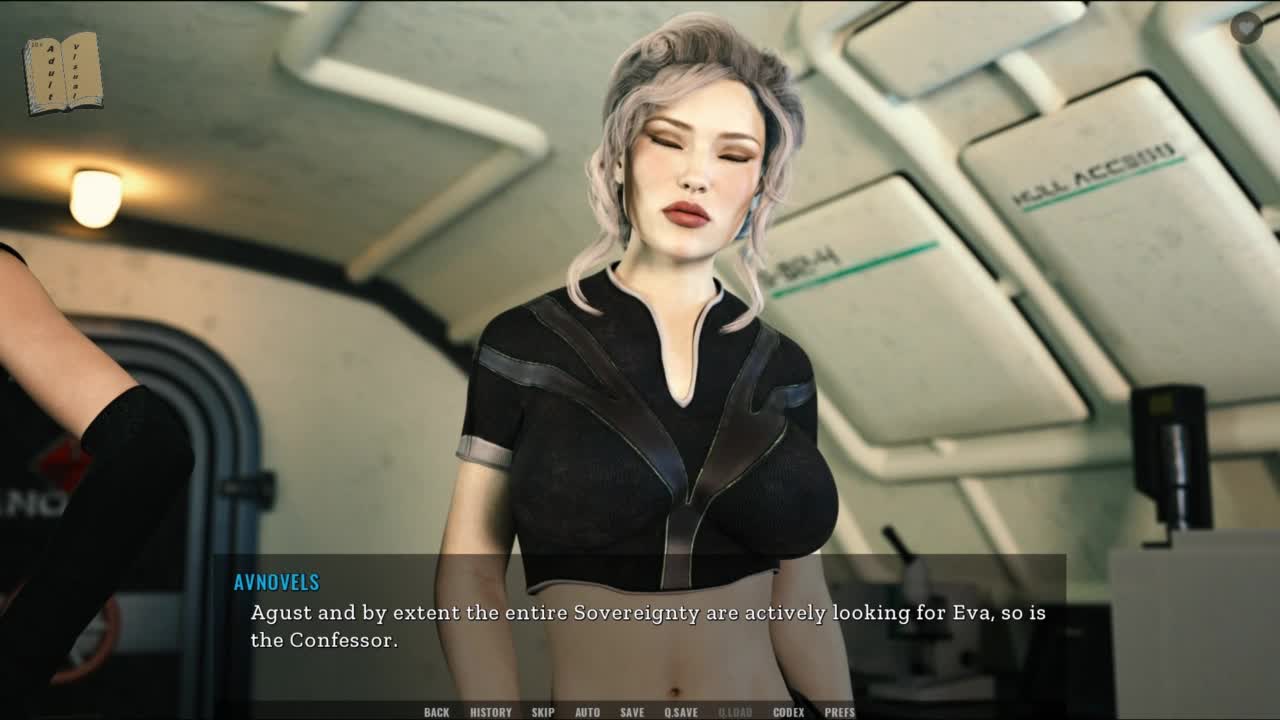Image resolution: width=1280 pixels, height=720 pixels.
Task: Use the greyed-out Q.Load button
Action: point(735,712)
